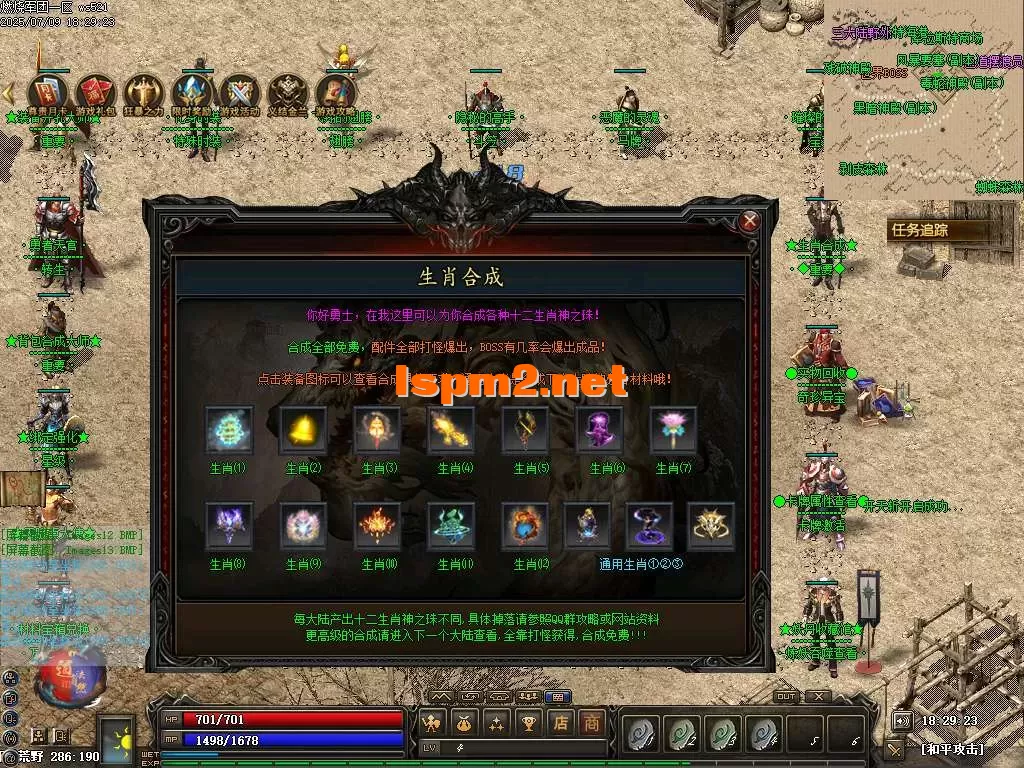
Task: Open the 游戏攻略 game guide icon
Action: click(337, 95)
